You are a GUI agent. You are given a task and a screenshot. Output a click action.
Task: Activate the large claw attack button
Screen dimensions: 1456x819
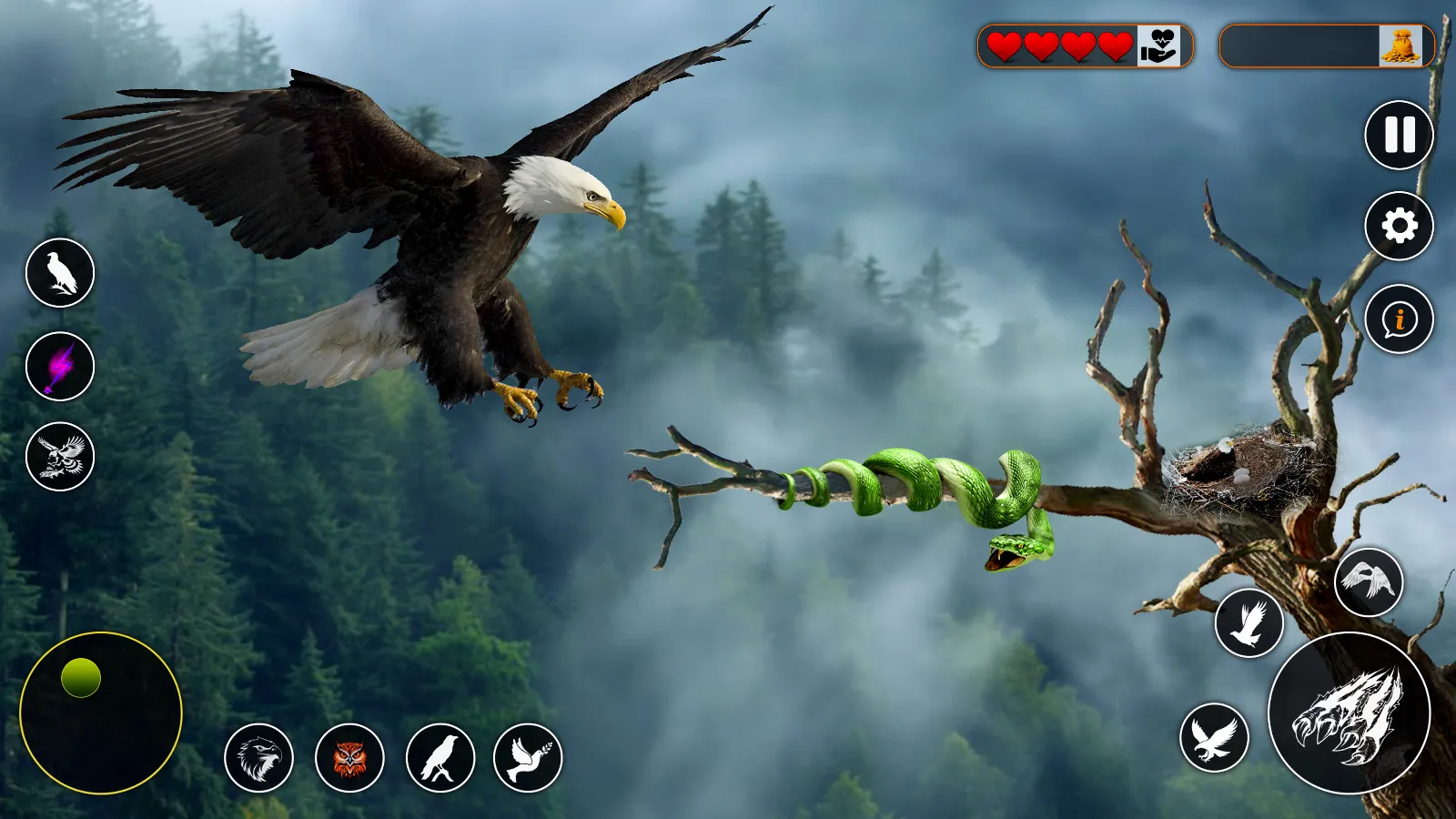coord(1349,713)
